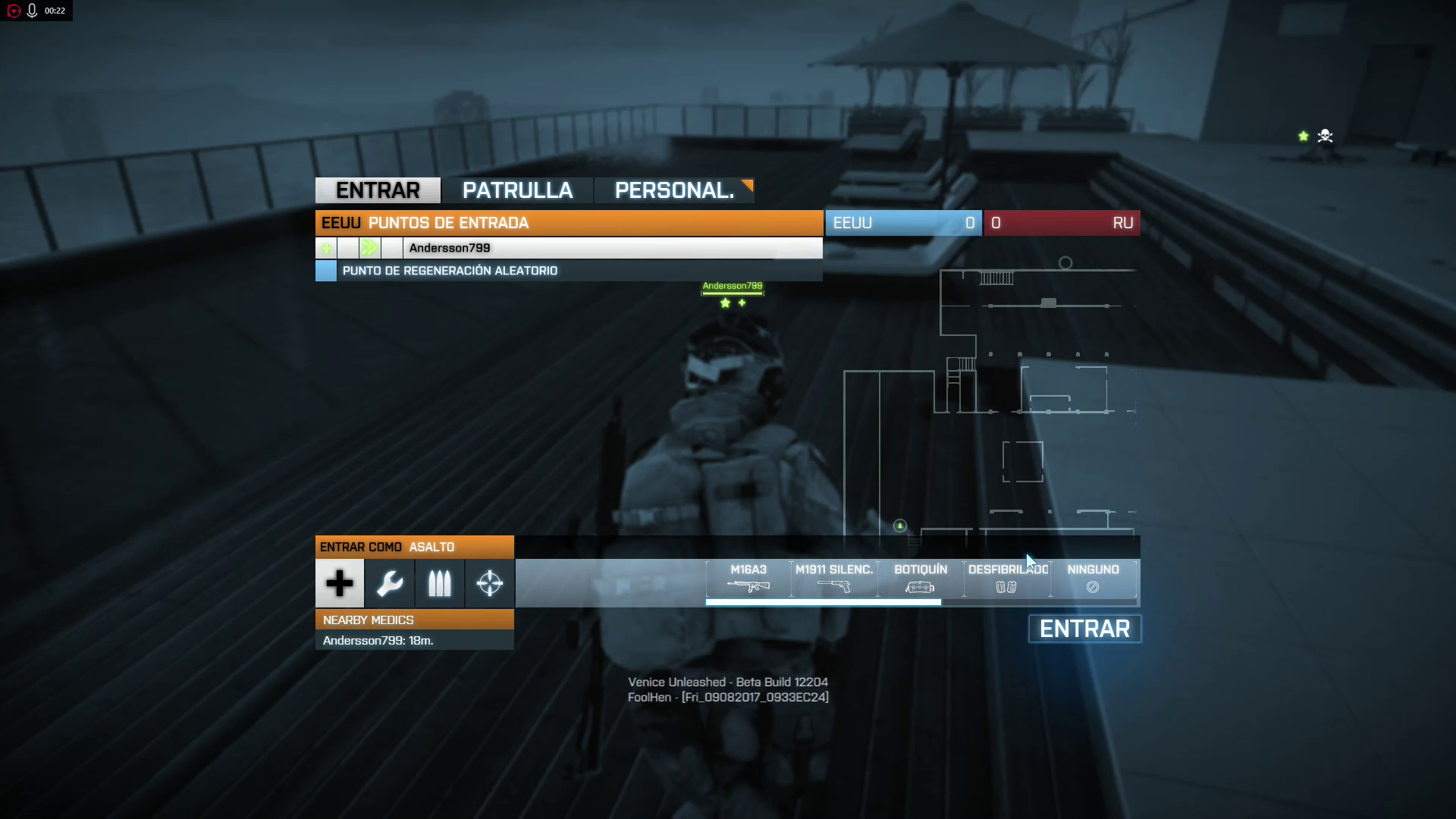
Task: Open the PERSONAL. customization tab
Action: click(x=674, y=190)
